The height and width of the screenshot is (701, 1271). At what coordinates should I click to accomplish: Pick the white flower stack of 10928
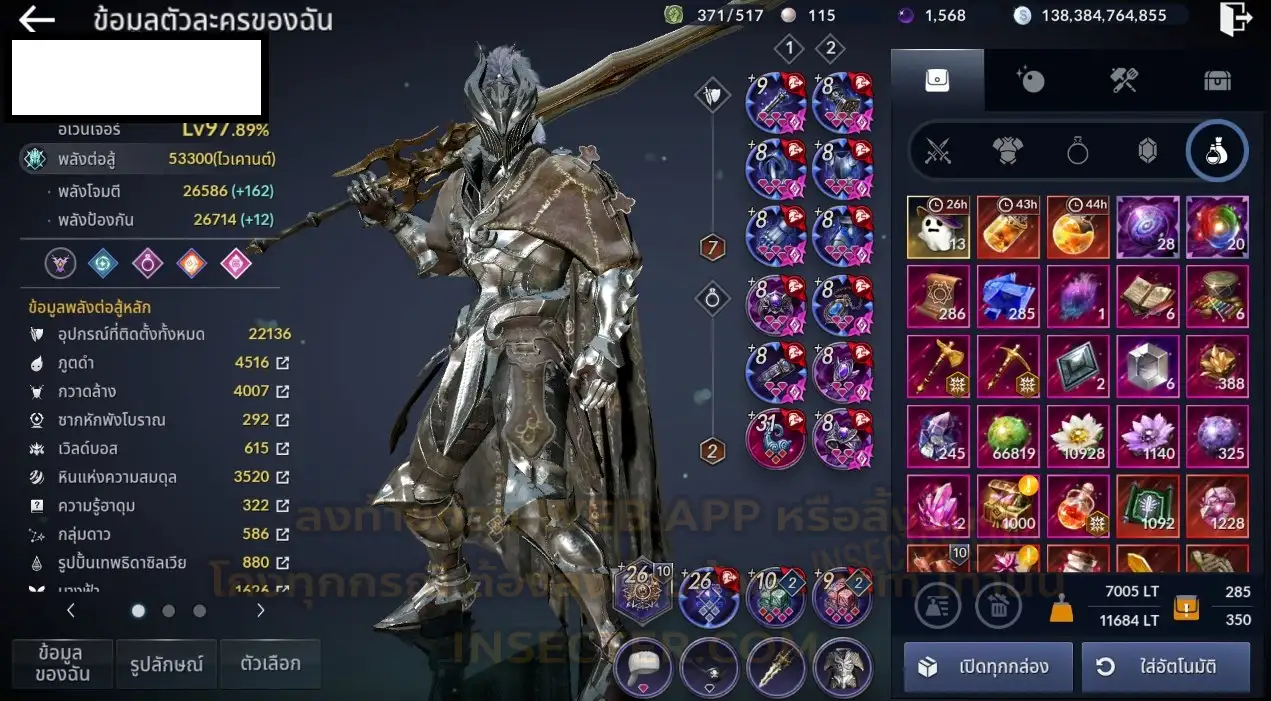point(1078,436)
